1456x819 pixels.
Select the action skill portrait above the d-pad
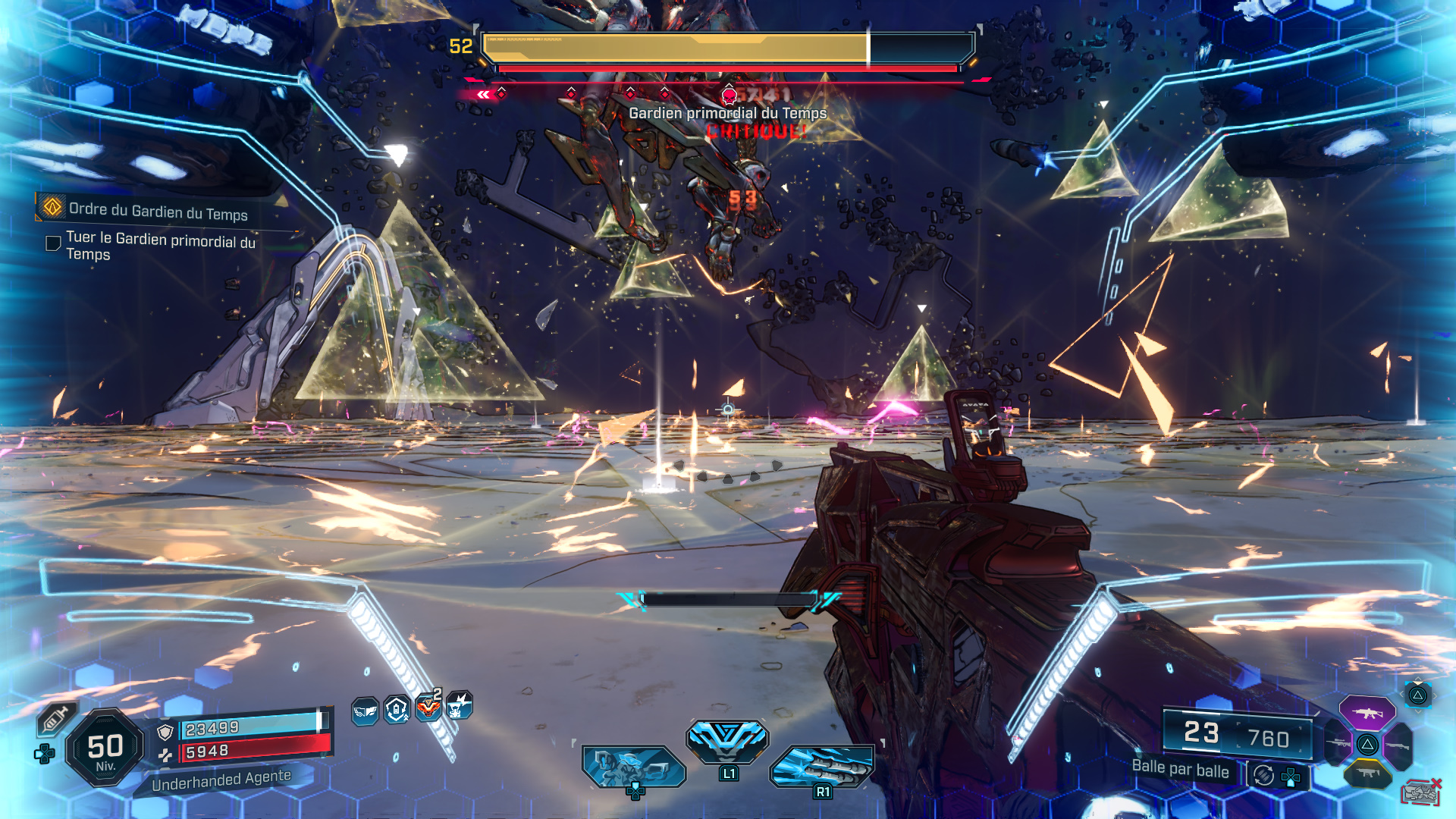point(634,767)
